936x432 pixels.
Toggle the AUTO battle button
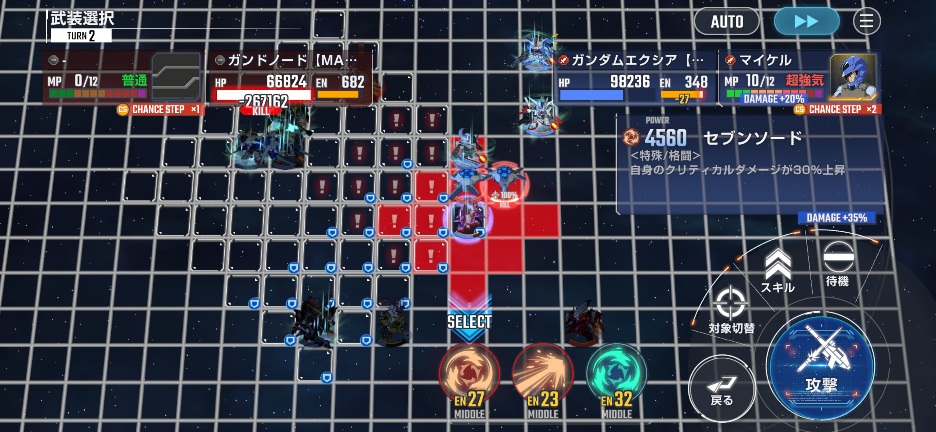coord(727,21)
